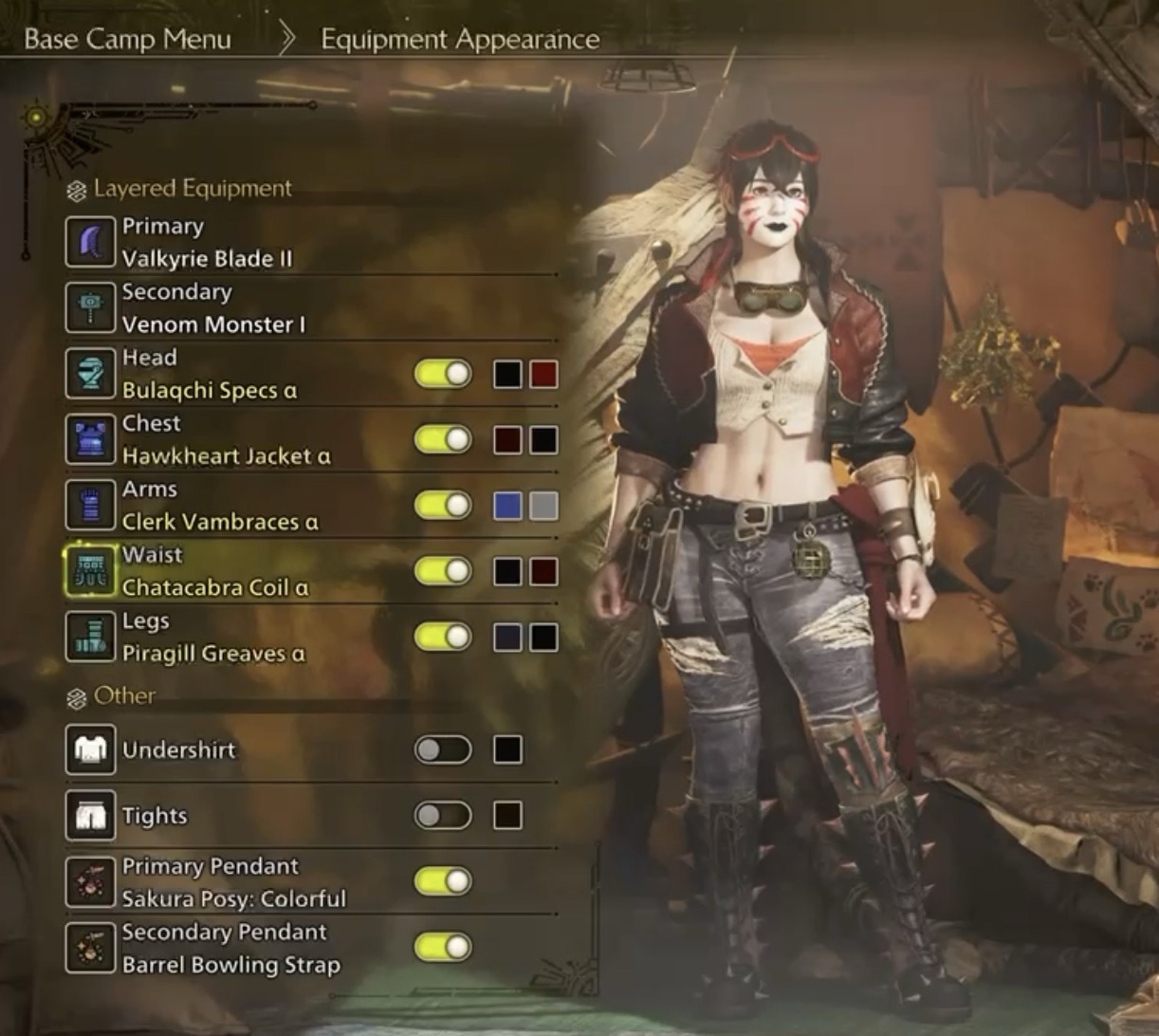Viewport: 1159px width, 1036px height.
Task: Click the blue color swatch for Arms
Action: click(507, 506)
